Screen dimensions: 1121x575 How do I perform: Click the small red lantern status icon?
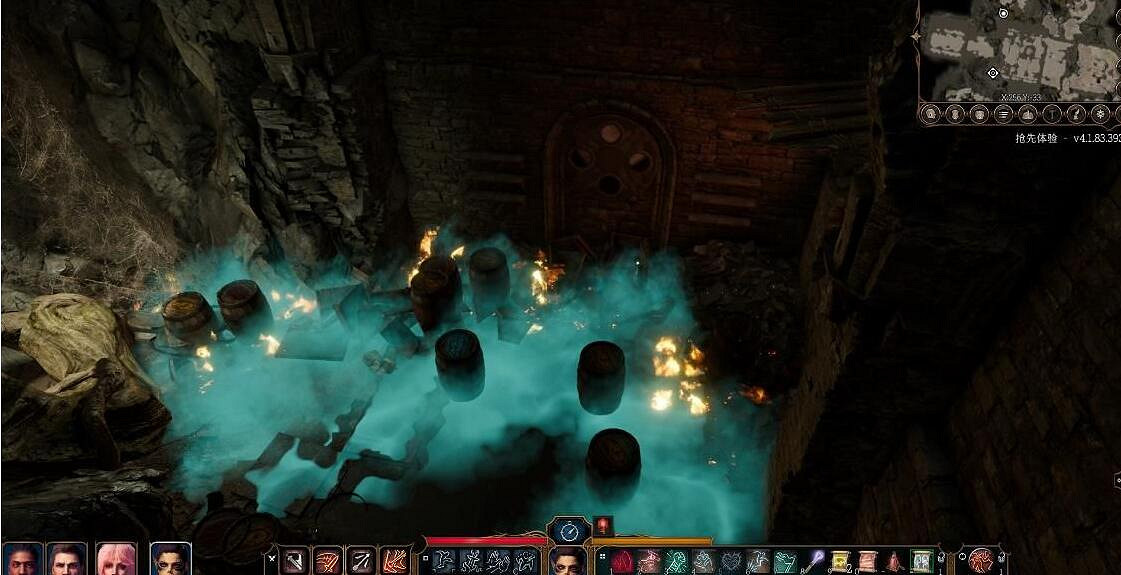click(x=603, y=526)
